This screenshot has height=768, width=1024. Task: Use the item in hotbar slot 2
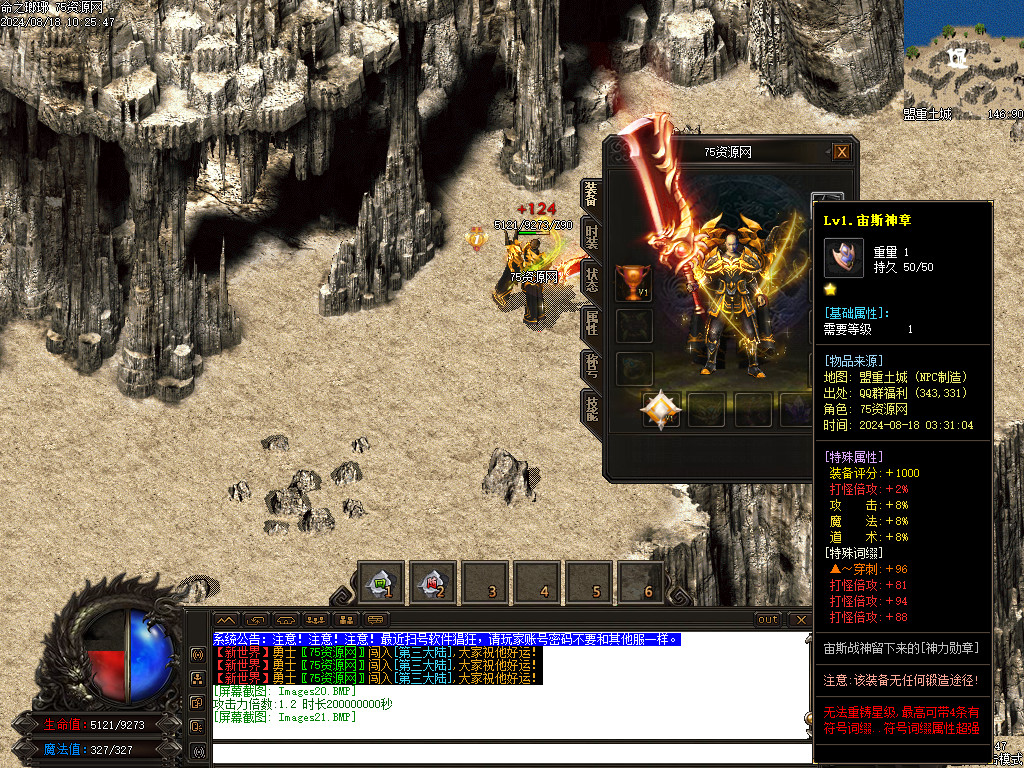(x=433, y=583)
